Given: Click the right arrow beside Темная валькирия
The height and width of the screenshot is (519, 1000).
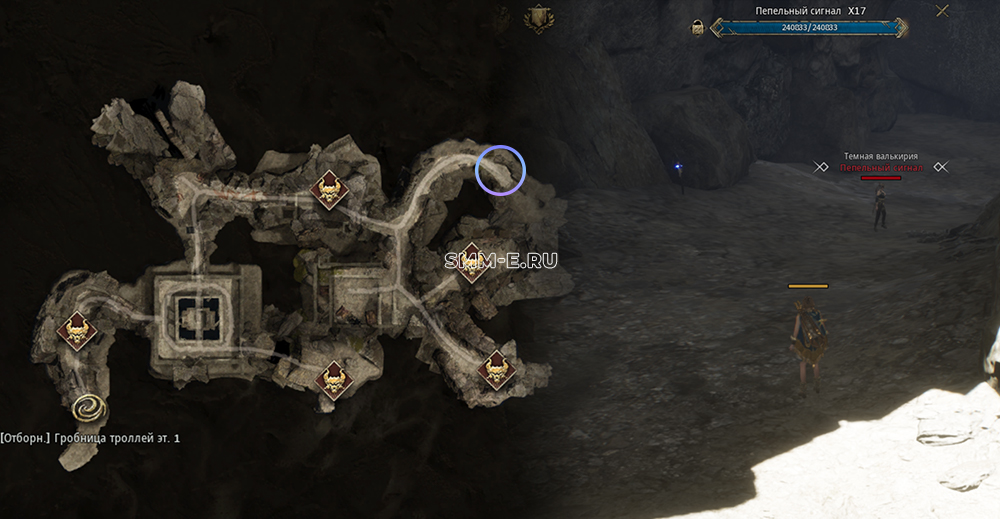Looking at the screenshot, I should coord(940,167).
